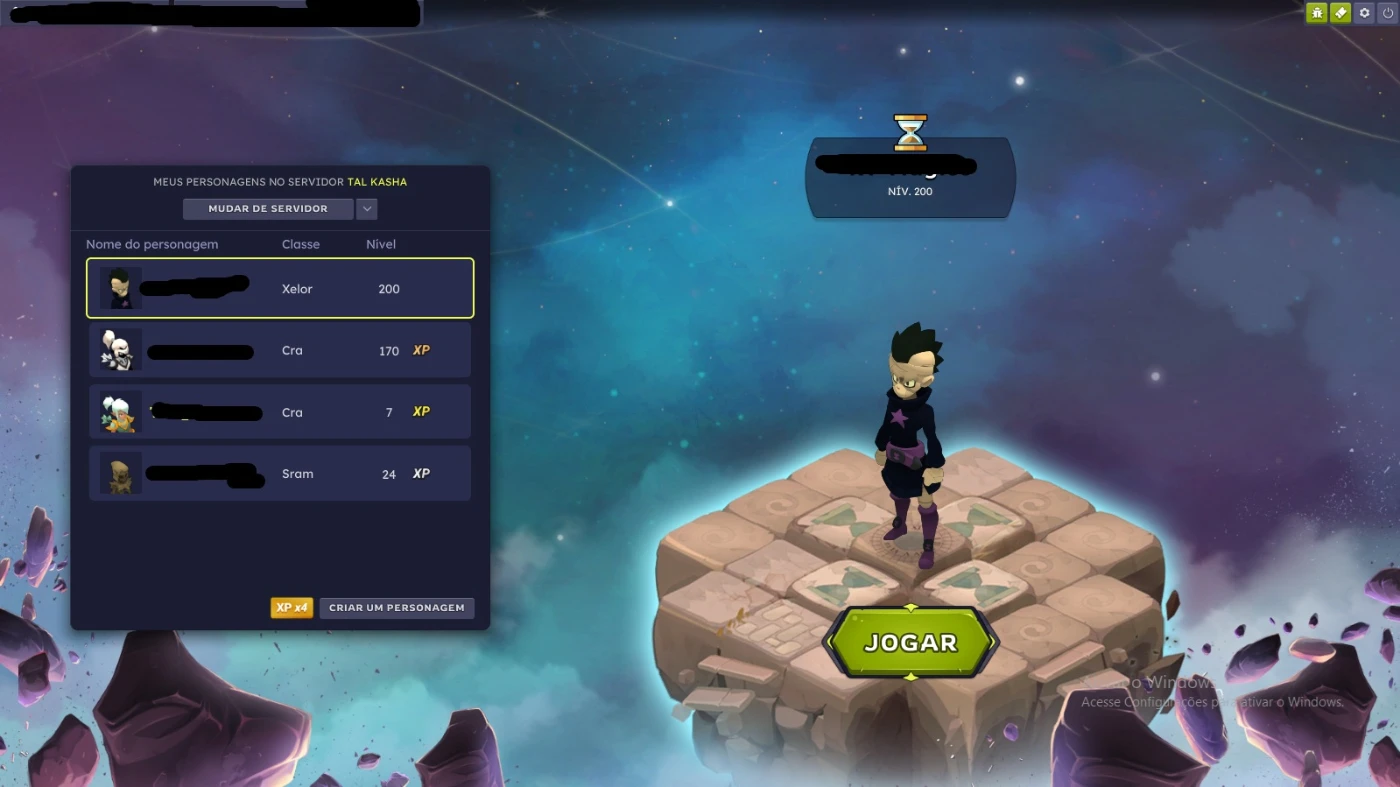
Task: Click the XP x4 bonus badge
Action: click(291, 608)
